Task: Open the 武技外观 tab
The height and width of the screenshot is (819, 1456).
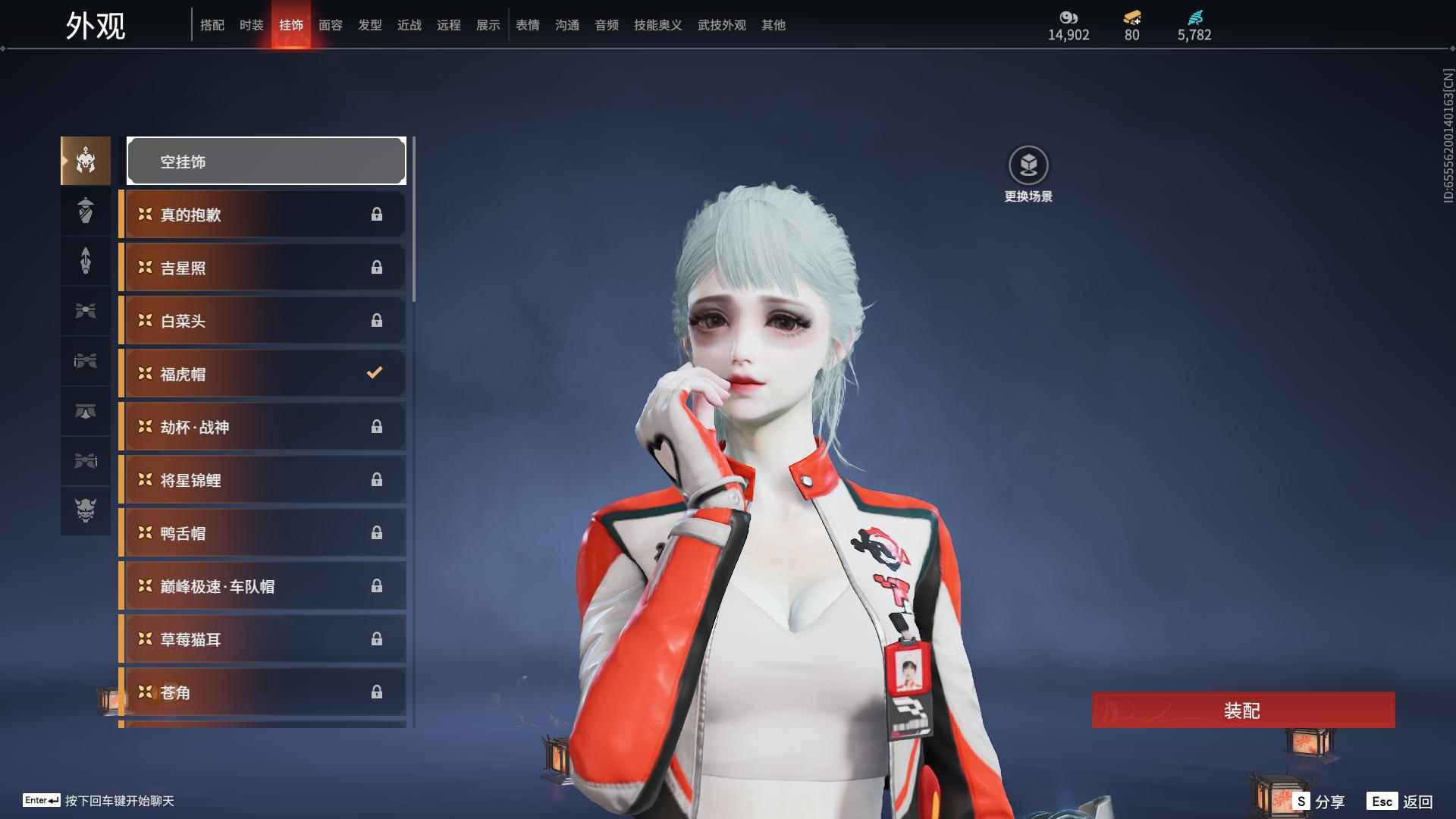Action: 721,25
